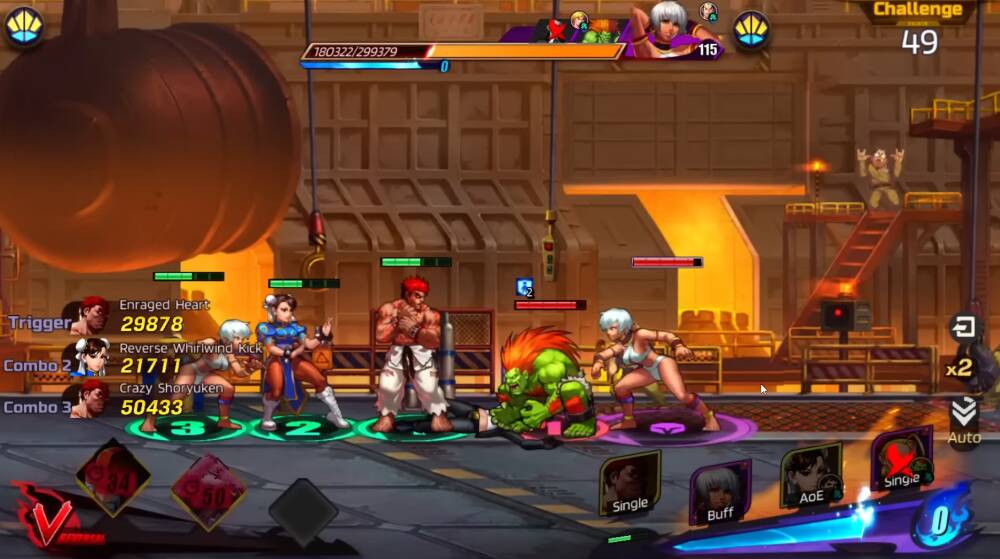
Task: Tap the exit battle door icon
Action: (964, 327)
